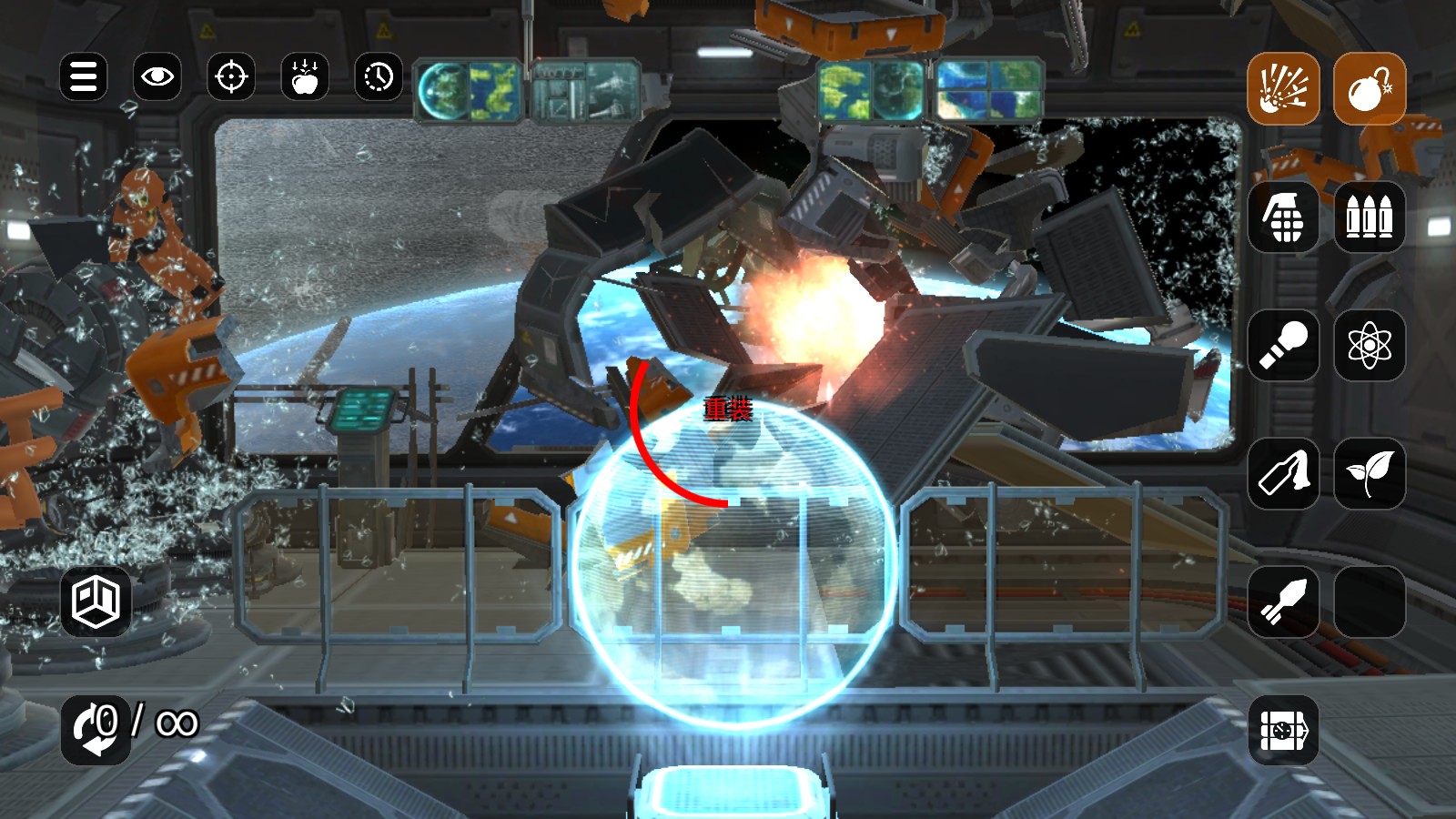Image resolution: width=1456 pixels, height=819 pixels.
Task: Pick the molotov bottle weapon
Action: (1284, 475)
